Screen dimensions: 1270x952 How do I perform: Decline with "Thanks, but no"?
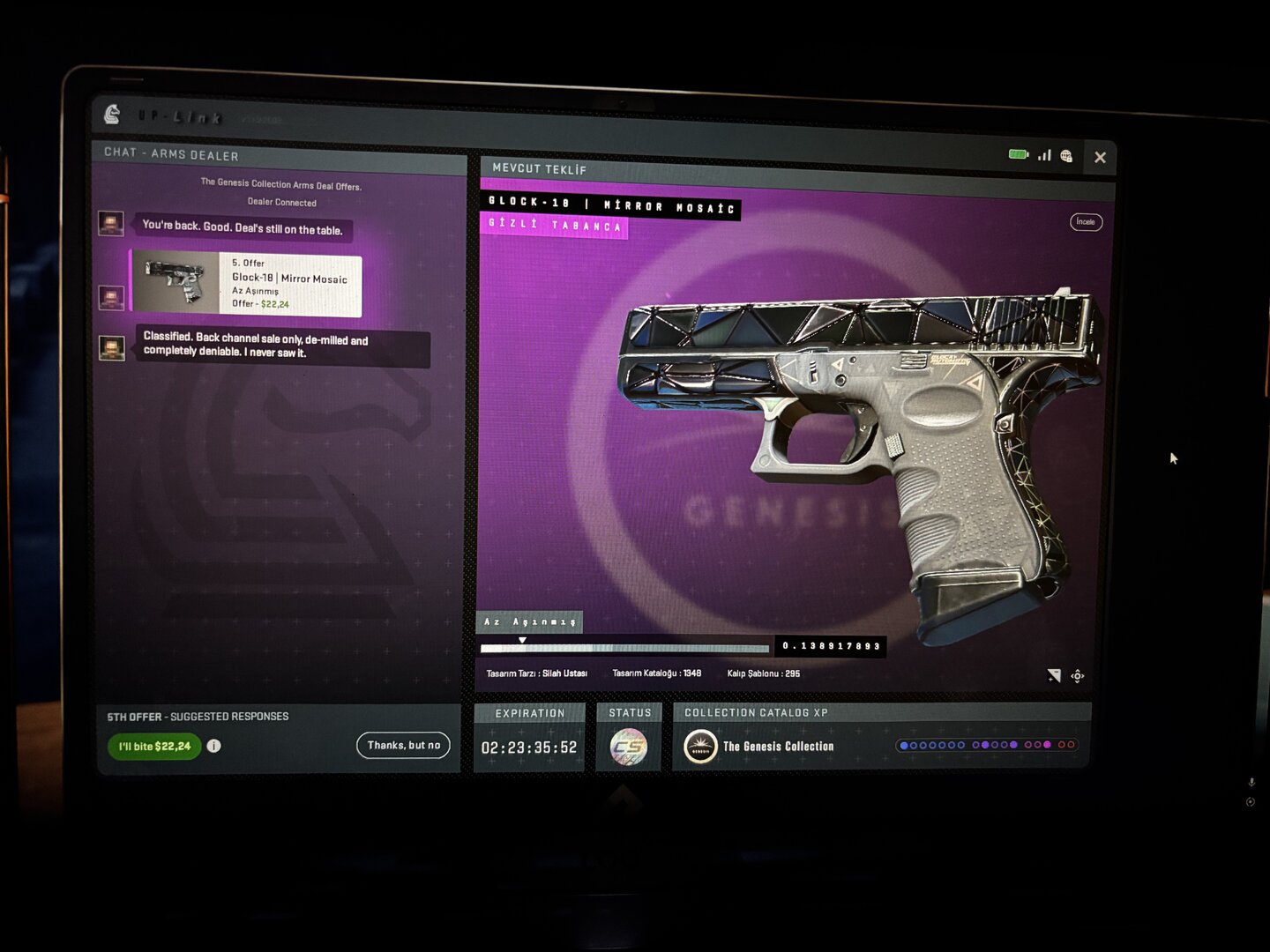tap(403, 746)
